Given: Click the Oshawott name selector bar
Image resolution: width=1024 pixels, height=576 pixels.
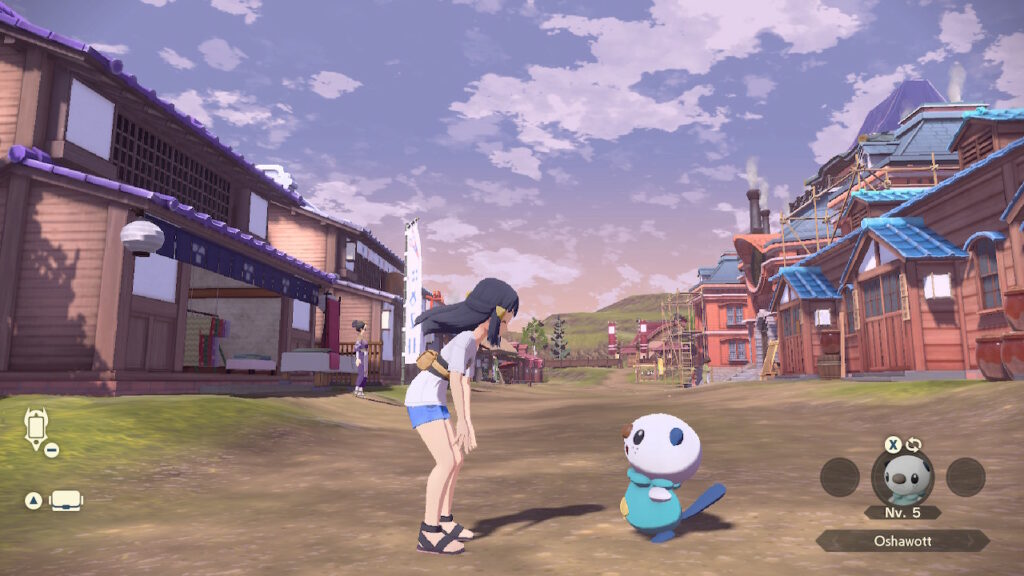Looking at the screenshot, I should [x=902, y=540].
